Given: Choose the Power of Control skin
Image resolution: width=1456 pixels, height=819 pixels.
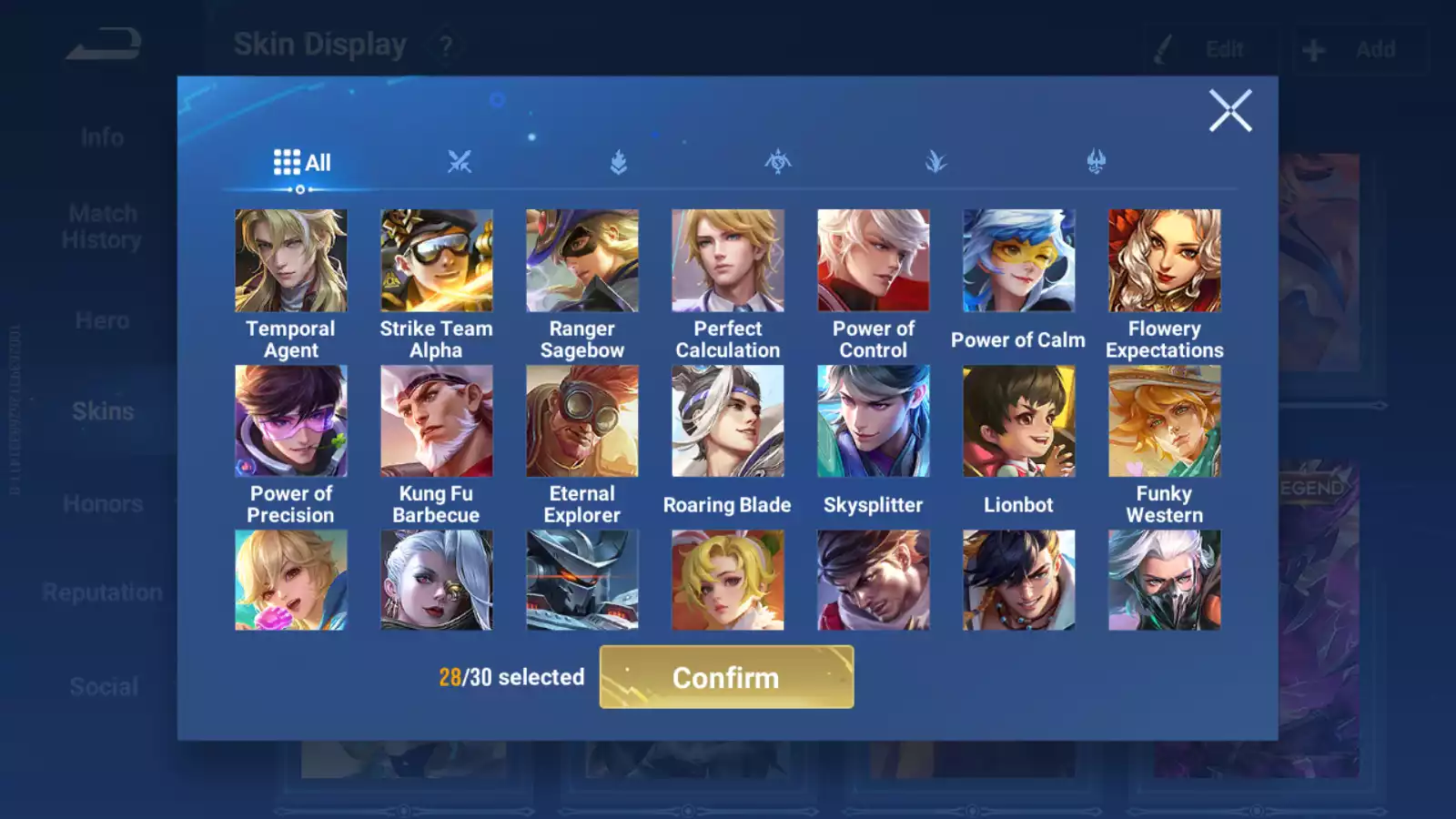Looking at the screenshot, I should 873,261.
